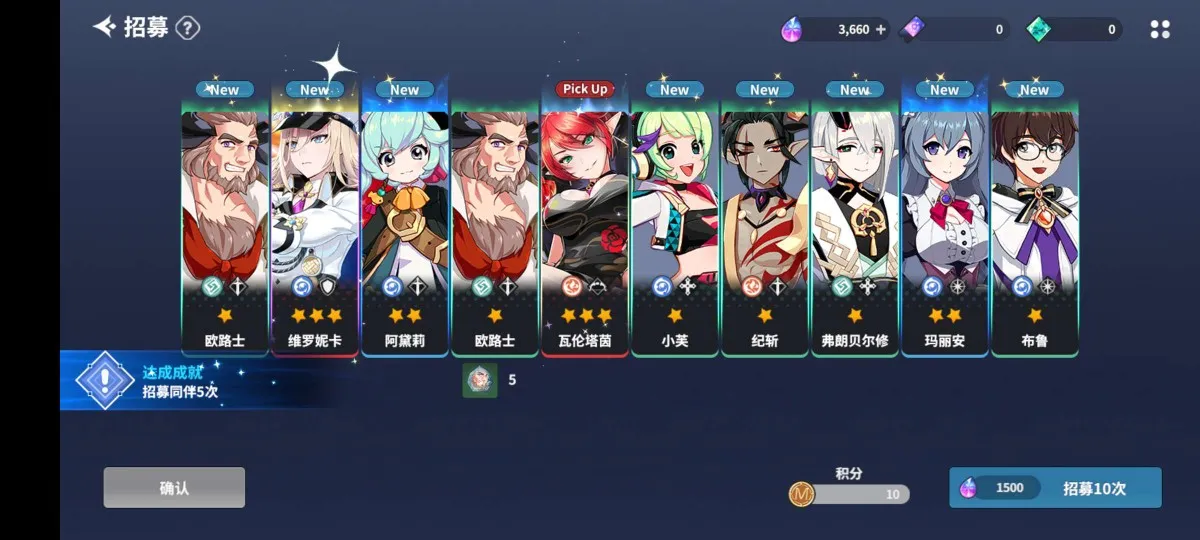
Task: View the 布鲁 character card
Action: pos(1035,220)
